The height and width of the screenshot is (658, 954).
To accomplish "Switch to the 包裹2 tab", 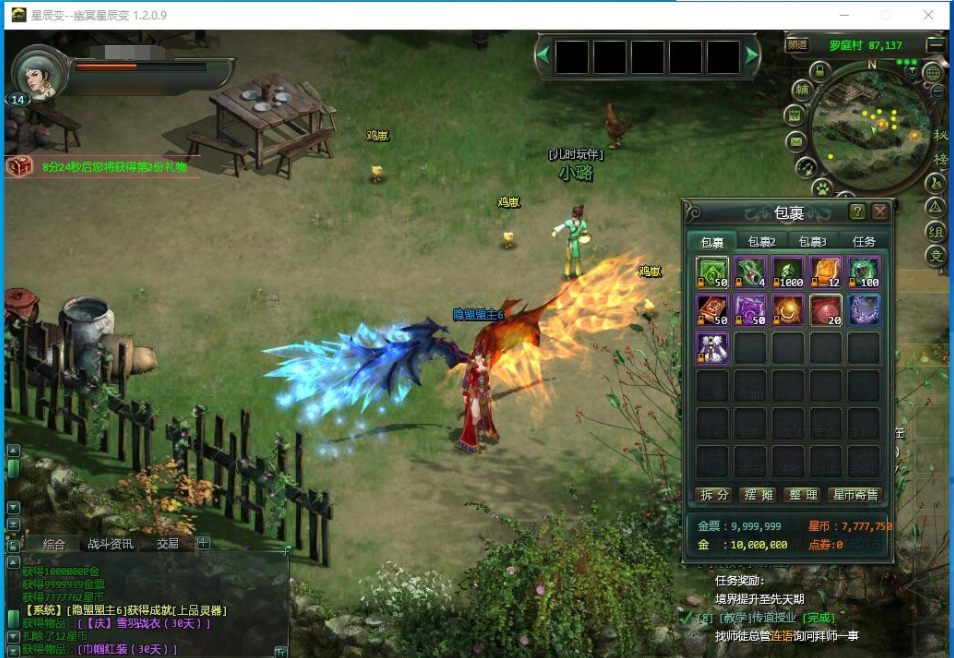I will click(762, 241).
